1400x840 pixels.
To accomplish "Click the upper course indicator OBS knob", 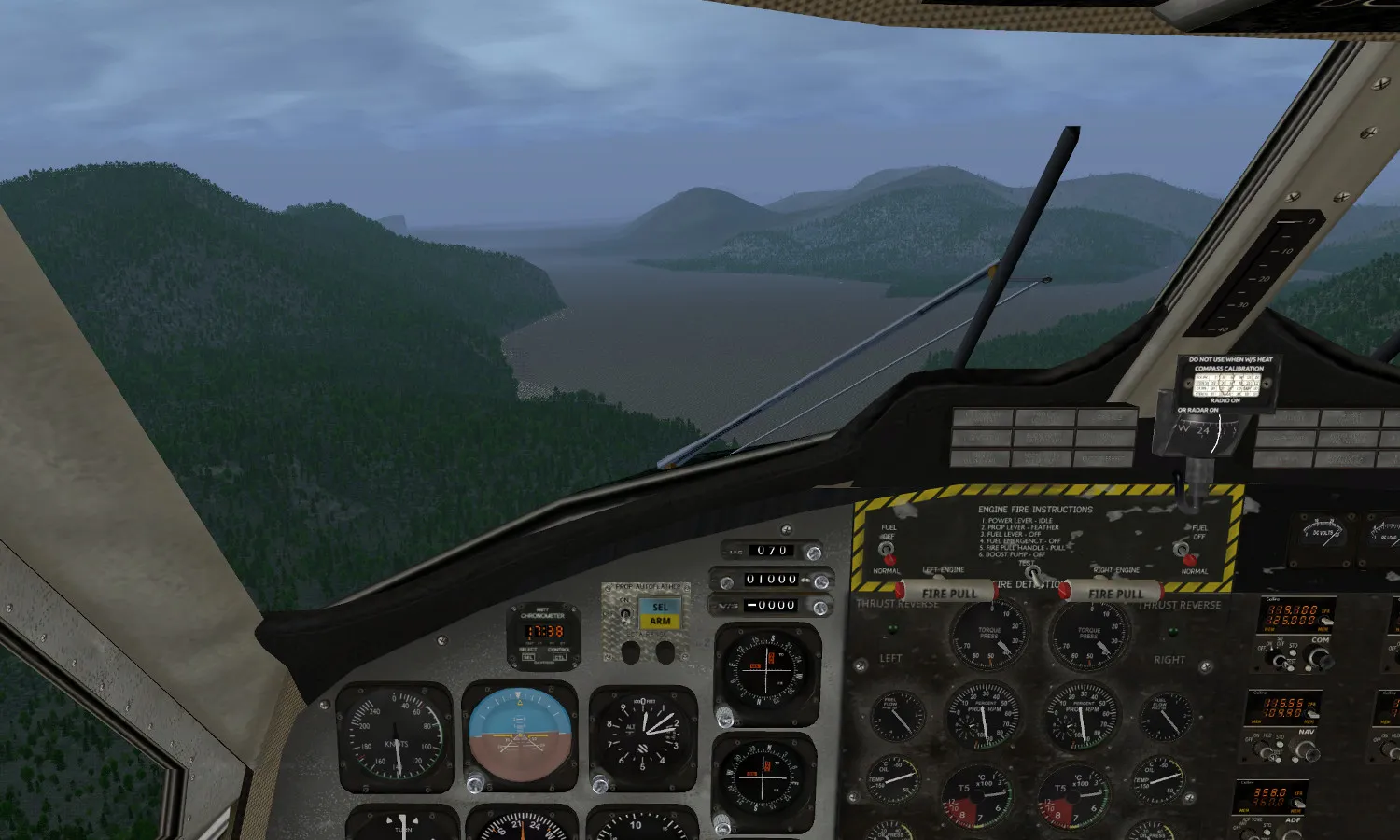I will (x=724, y=717).
